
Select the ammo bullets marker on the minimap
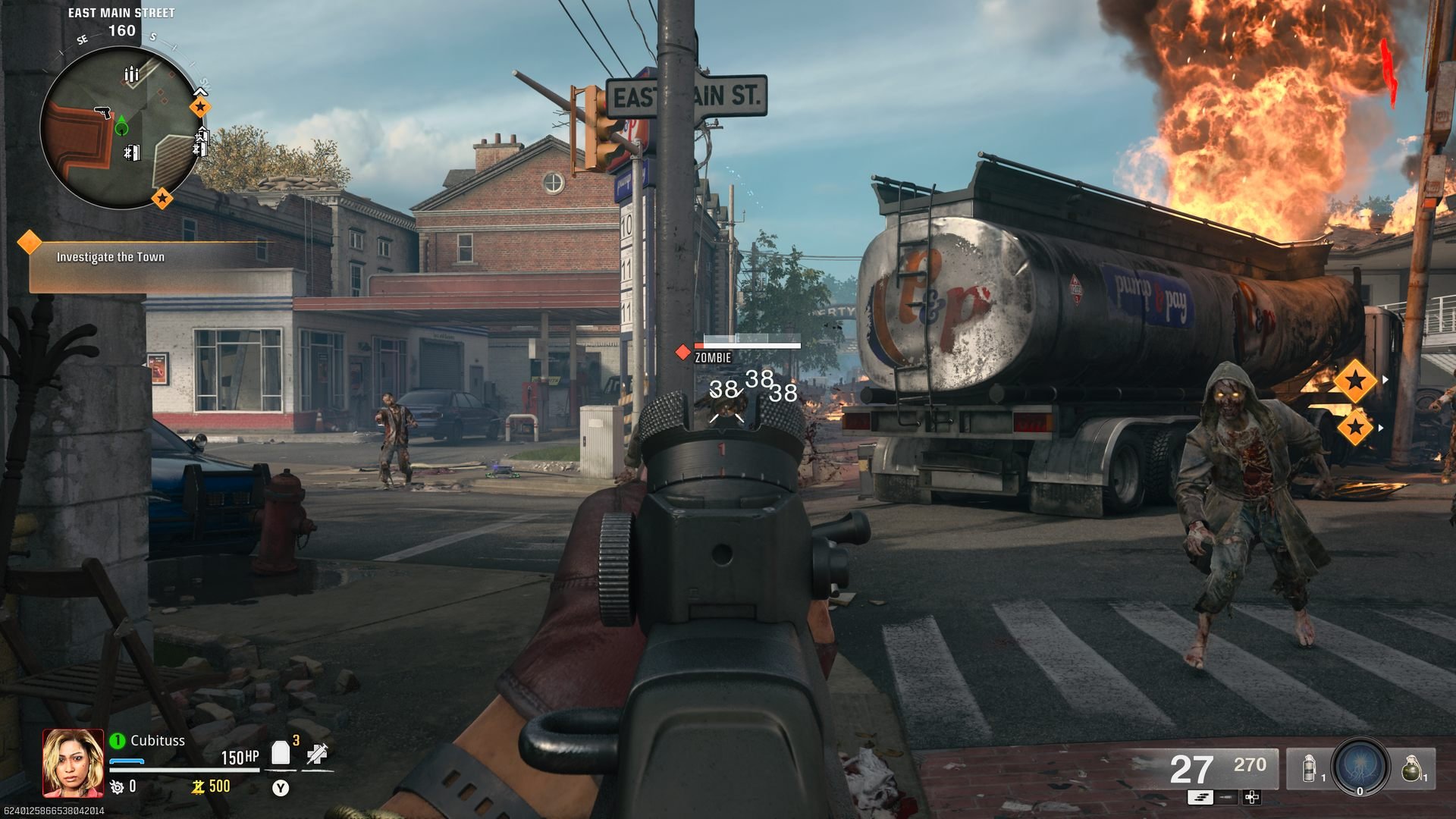pos(131,74)
